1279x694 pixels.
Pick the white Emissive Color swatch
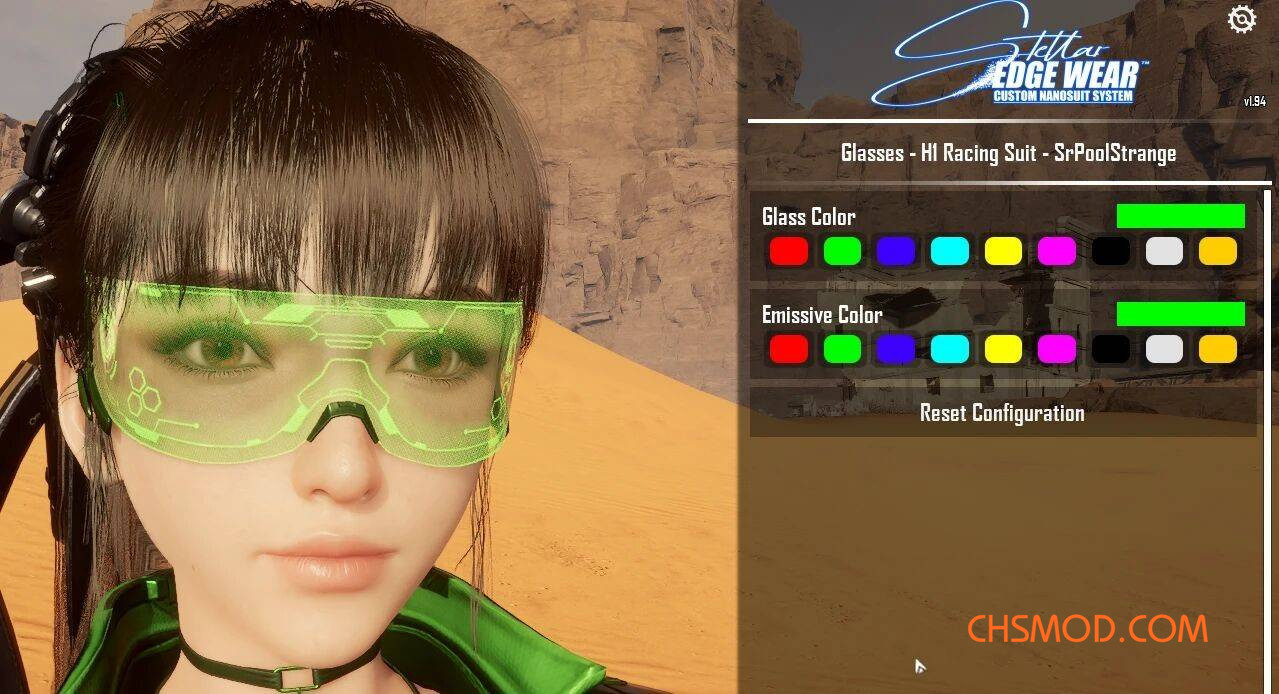pyautogui.click(x=1164, y=349)
